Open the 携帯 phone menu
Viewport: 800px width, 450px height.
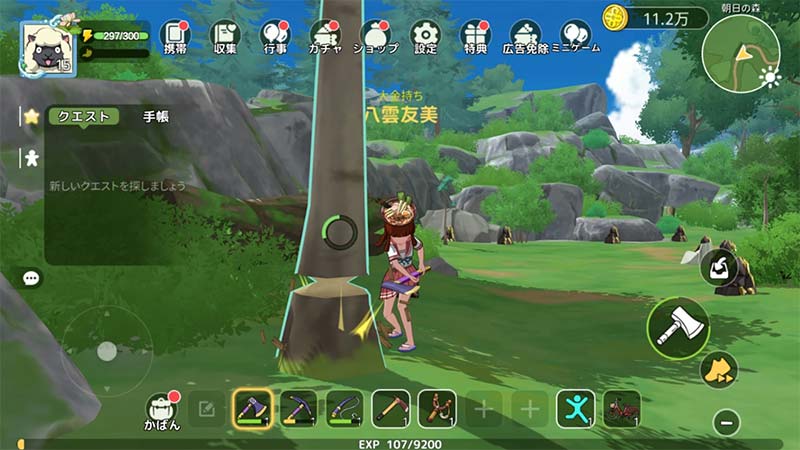(174, 36)
